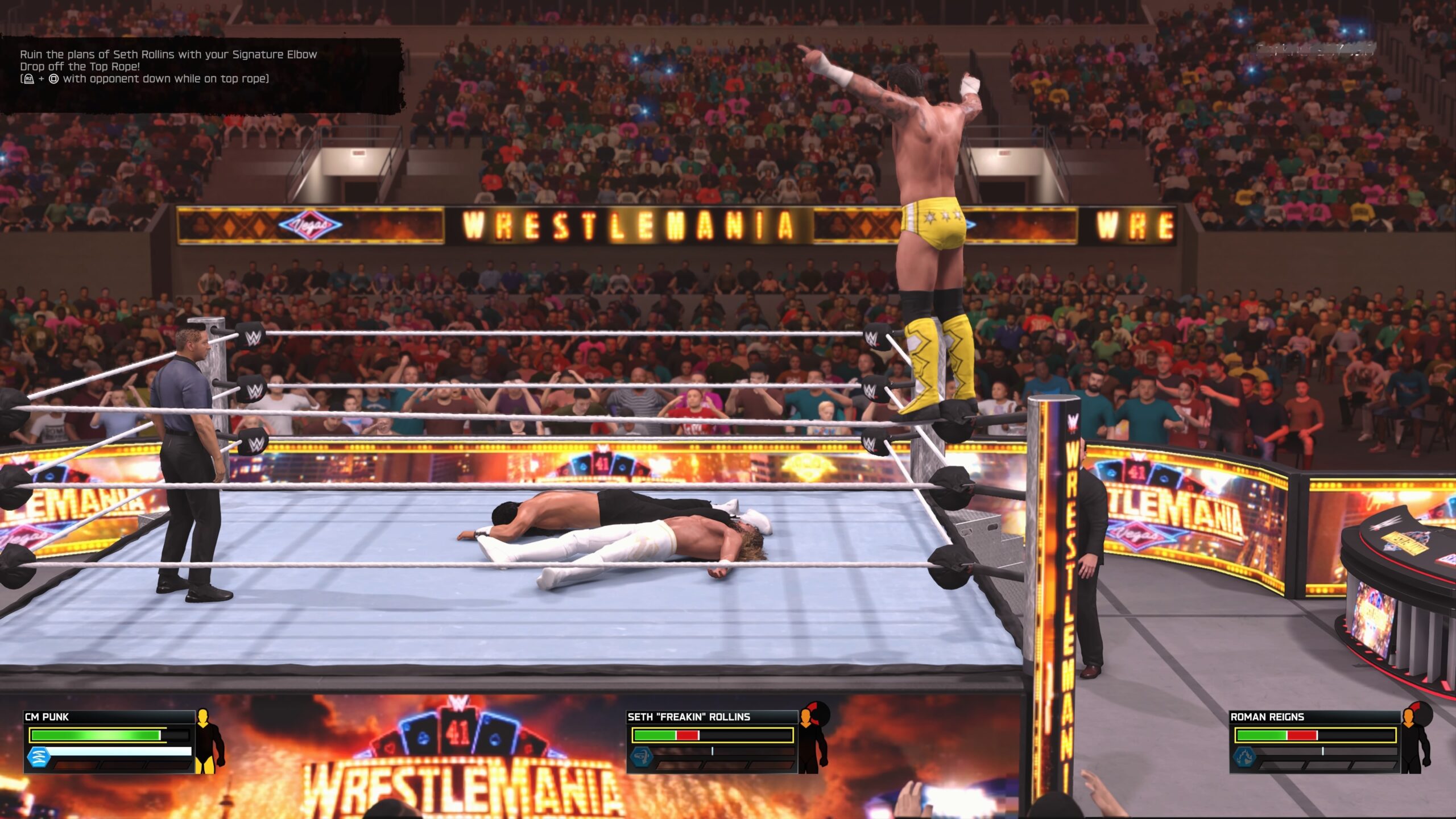Select the SETH "FREAKIN" ROLLINS nameplate tab
Image resolution: width=1456 pixels, height=819 pixels.
[688, 717]
